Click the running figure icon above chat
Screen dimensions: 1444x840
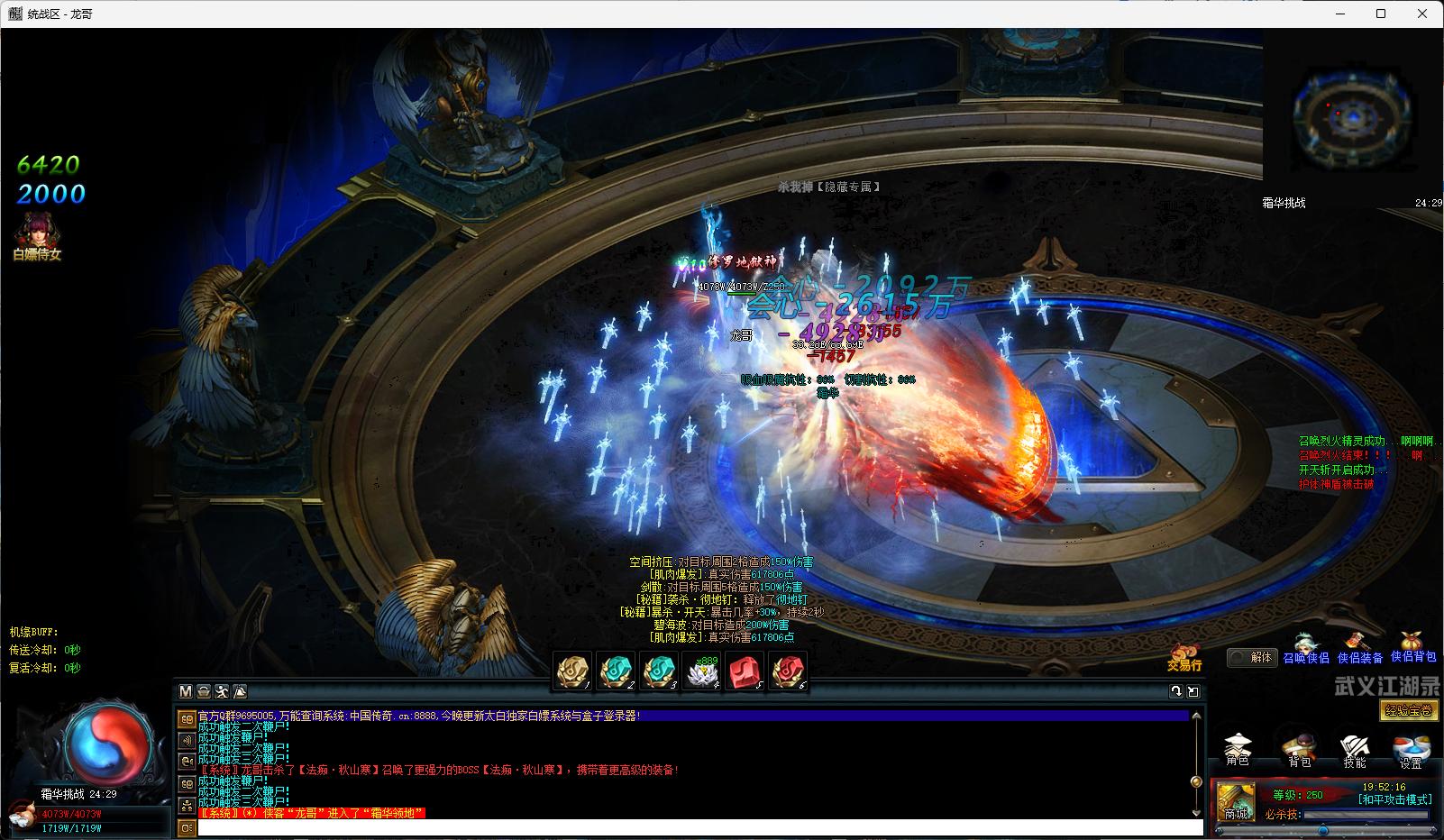click(x=222, y=691)
